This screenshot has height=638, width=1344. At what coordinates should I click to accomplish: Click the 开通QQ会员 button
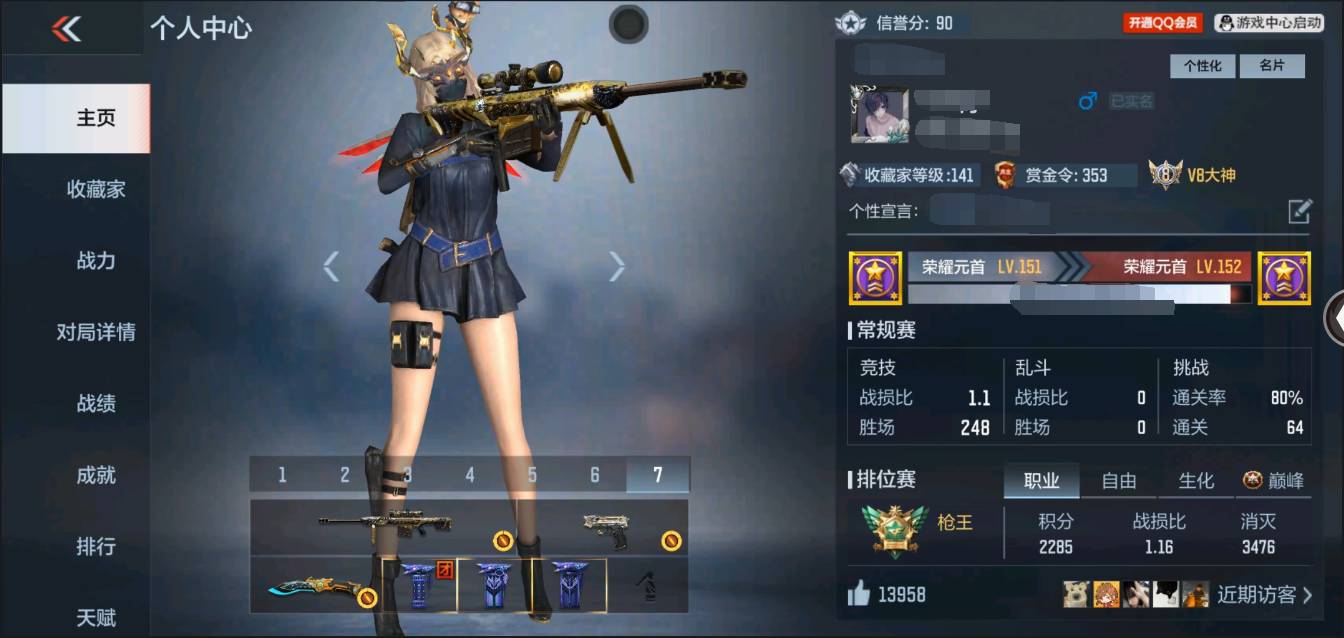point(1163,22)
